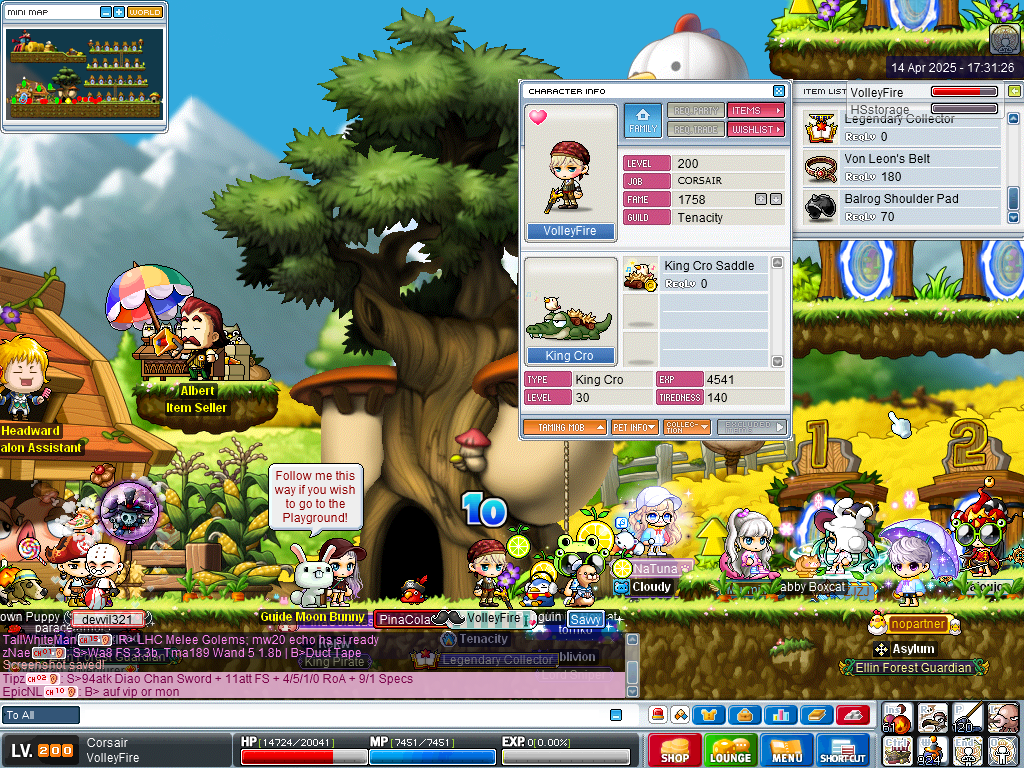Open the main Menu button
The height and width of the screenshot is (768, 1024).
coord(786,750)
